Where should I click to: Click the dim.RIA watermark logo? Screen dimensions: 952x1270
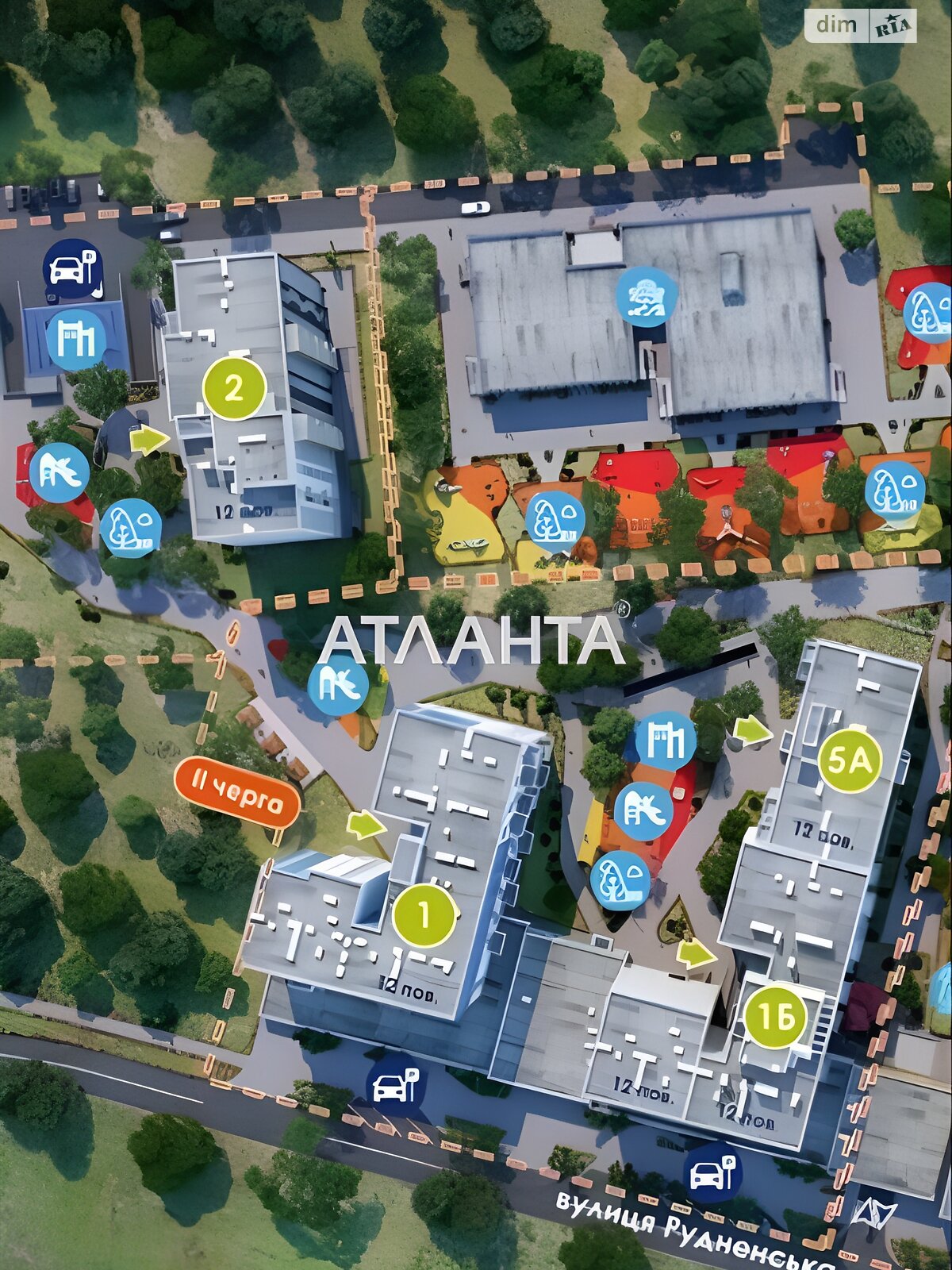pyautogui.click(x=861, y=25)
